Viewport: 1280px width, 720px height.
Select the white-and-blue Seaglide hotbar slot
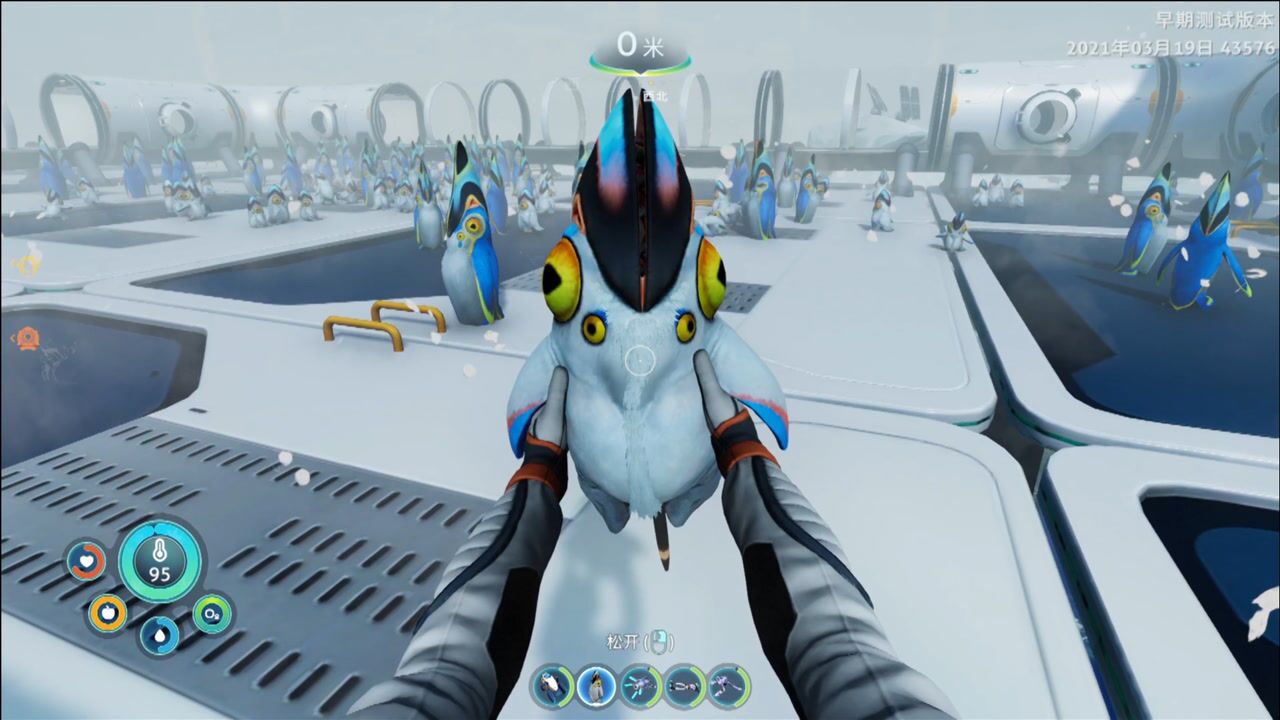[x=552, y=686]
